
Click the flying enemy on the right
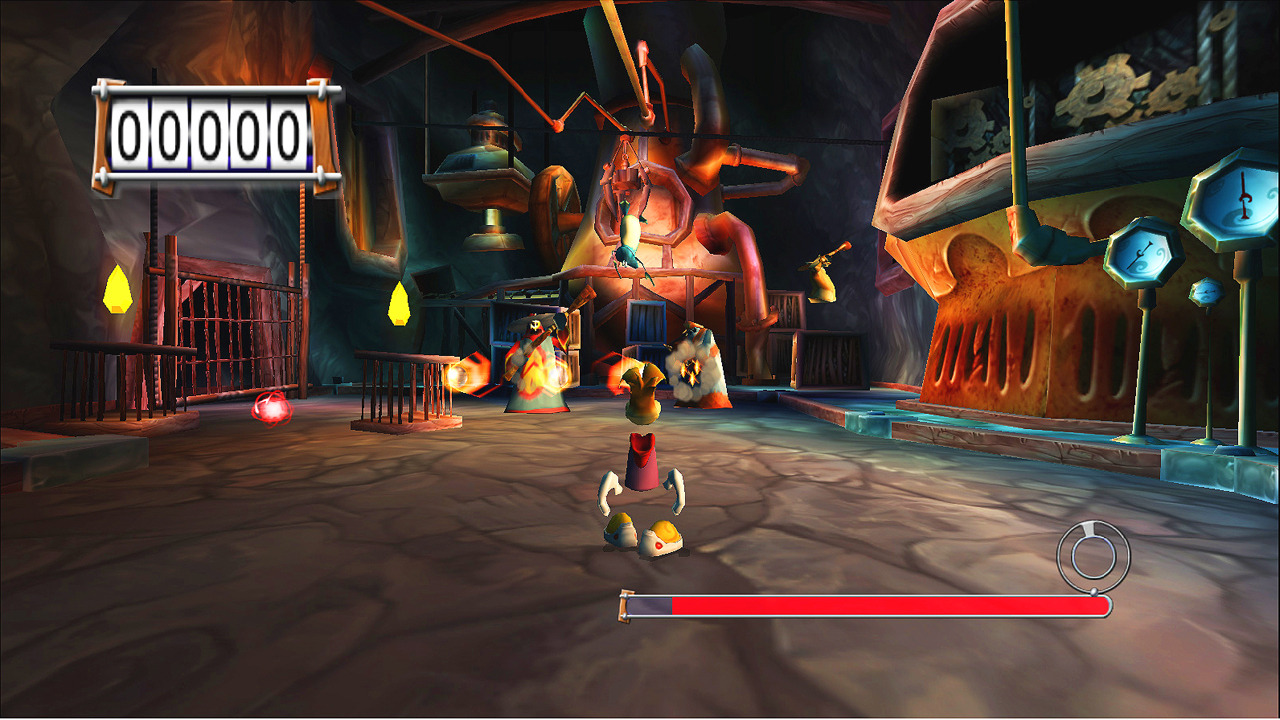coord(820,280)
